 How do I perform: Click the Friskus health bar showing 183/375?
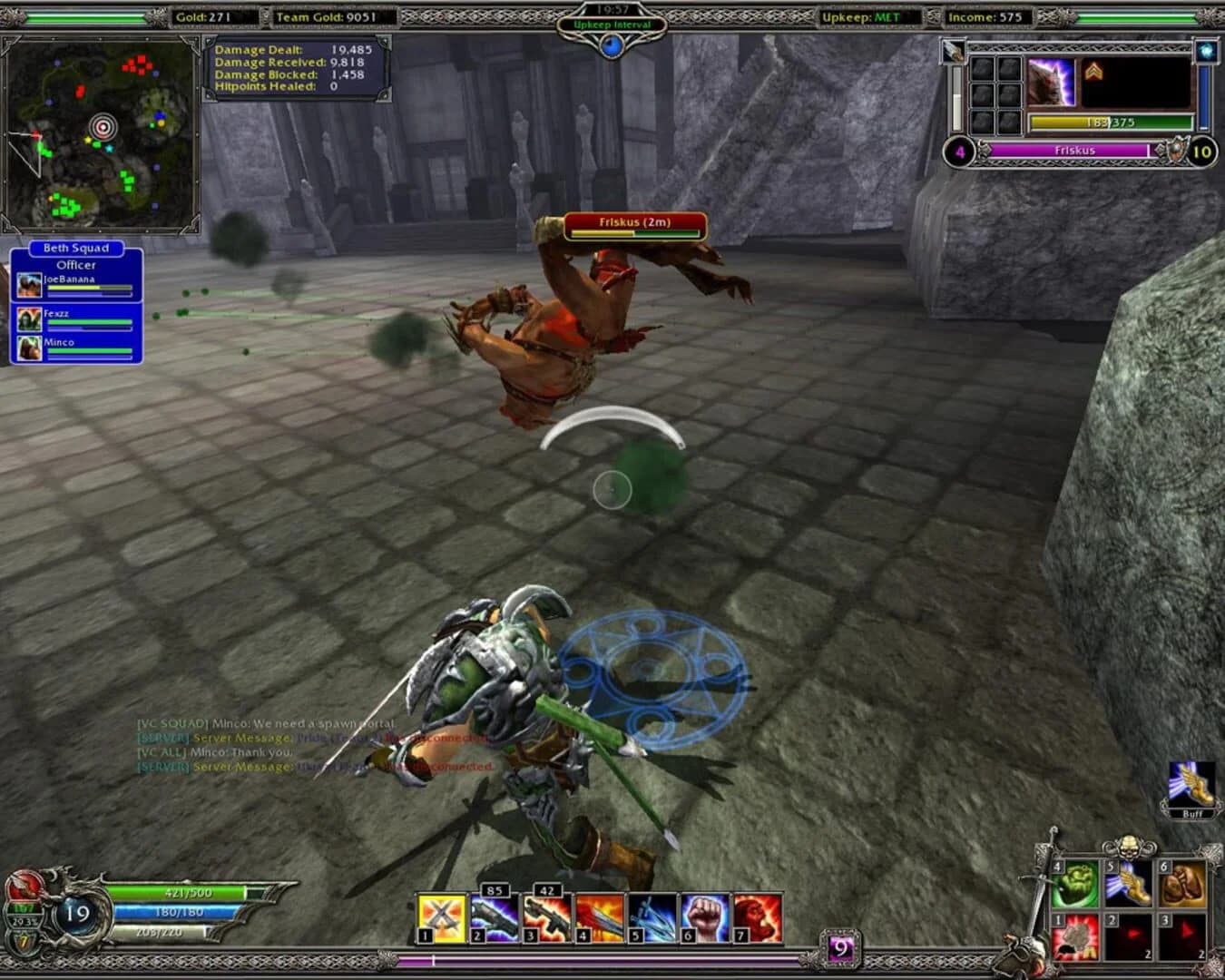(x=1111, y=119)
